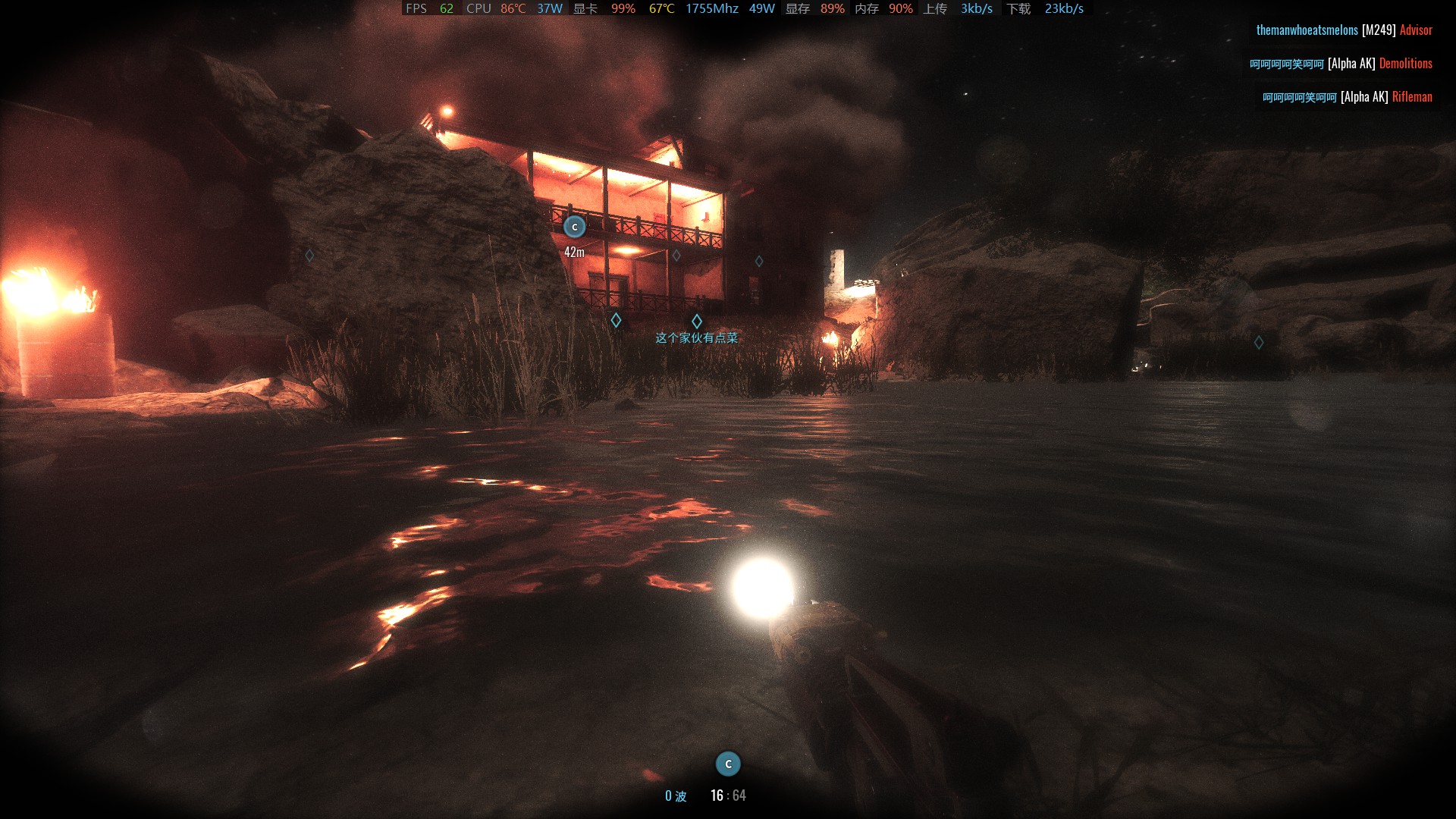Select the teammate marker labeled 这个家伙有点菜
The height and width of the screenshot is (819, 1456).
(x=697, y=322)
